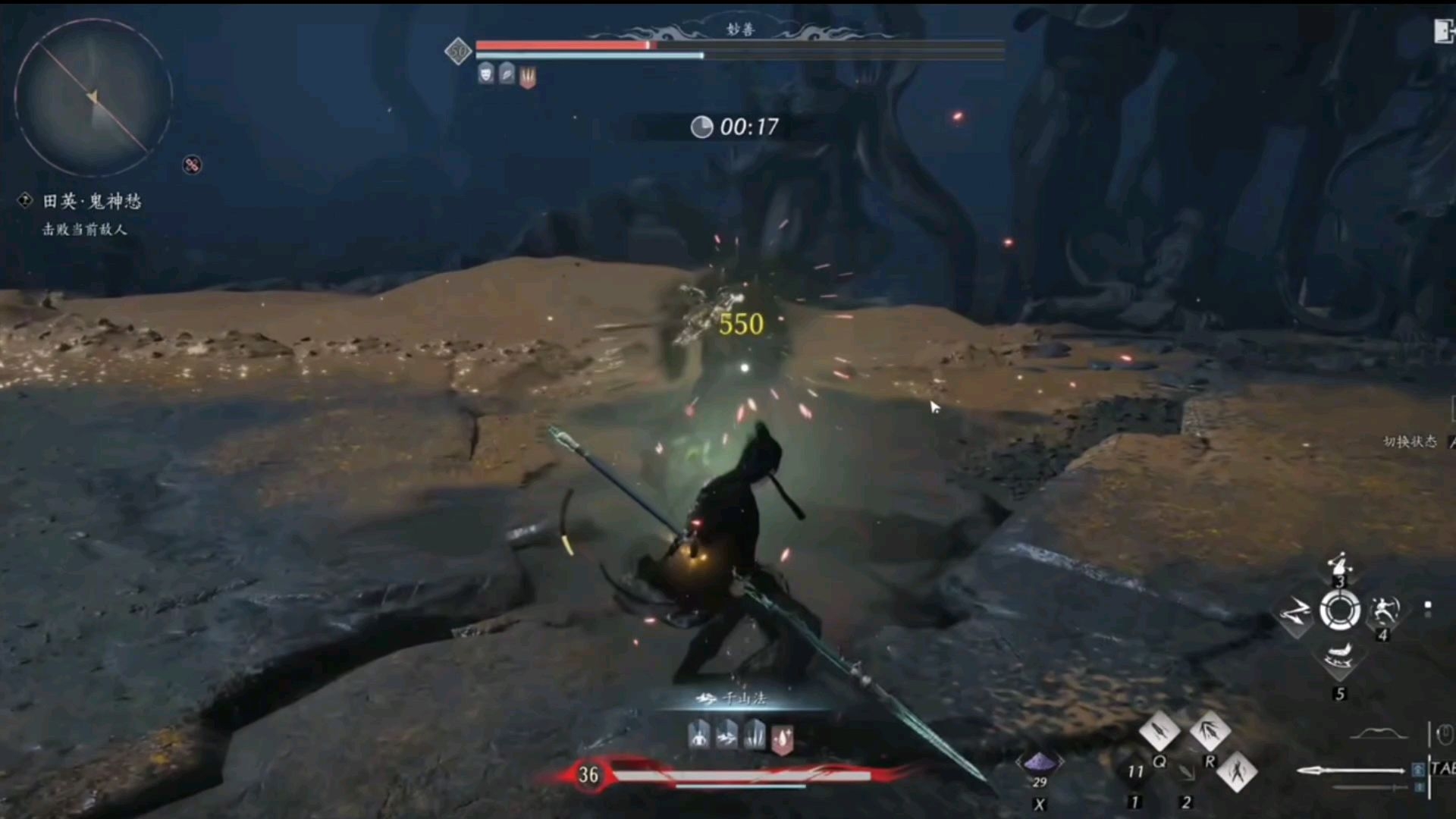Trigger the lightning-bolt mystic art
The width and height of the screenshot is (1456, 819).
1296,612
